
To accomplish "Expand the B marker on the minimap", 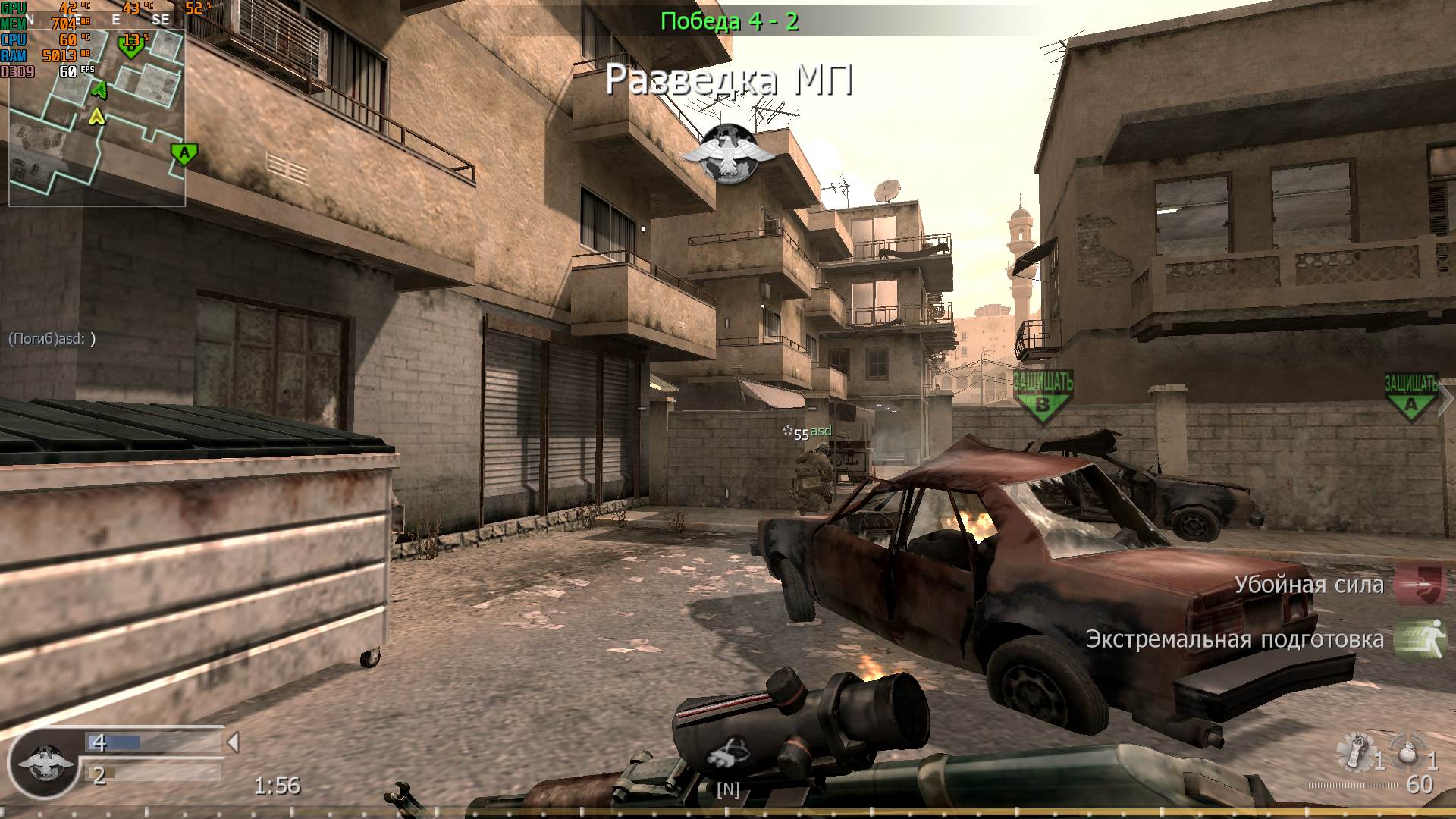I will (x=130, y=47).
